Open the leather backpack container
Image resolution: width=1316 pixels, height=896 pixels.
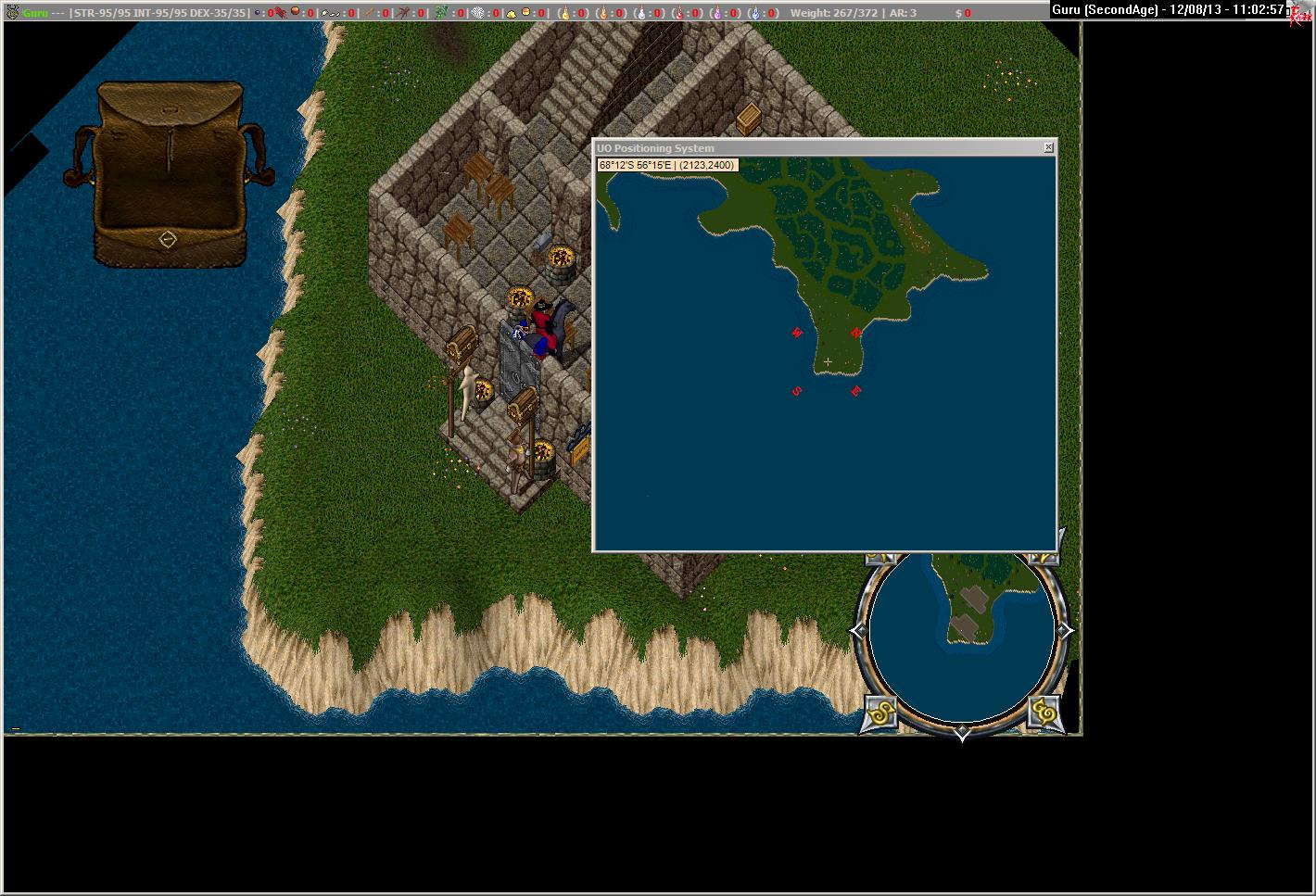[167, 167]
